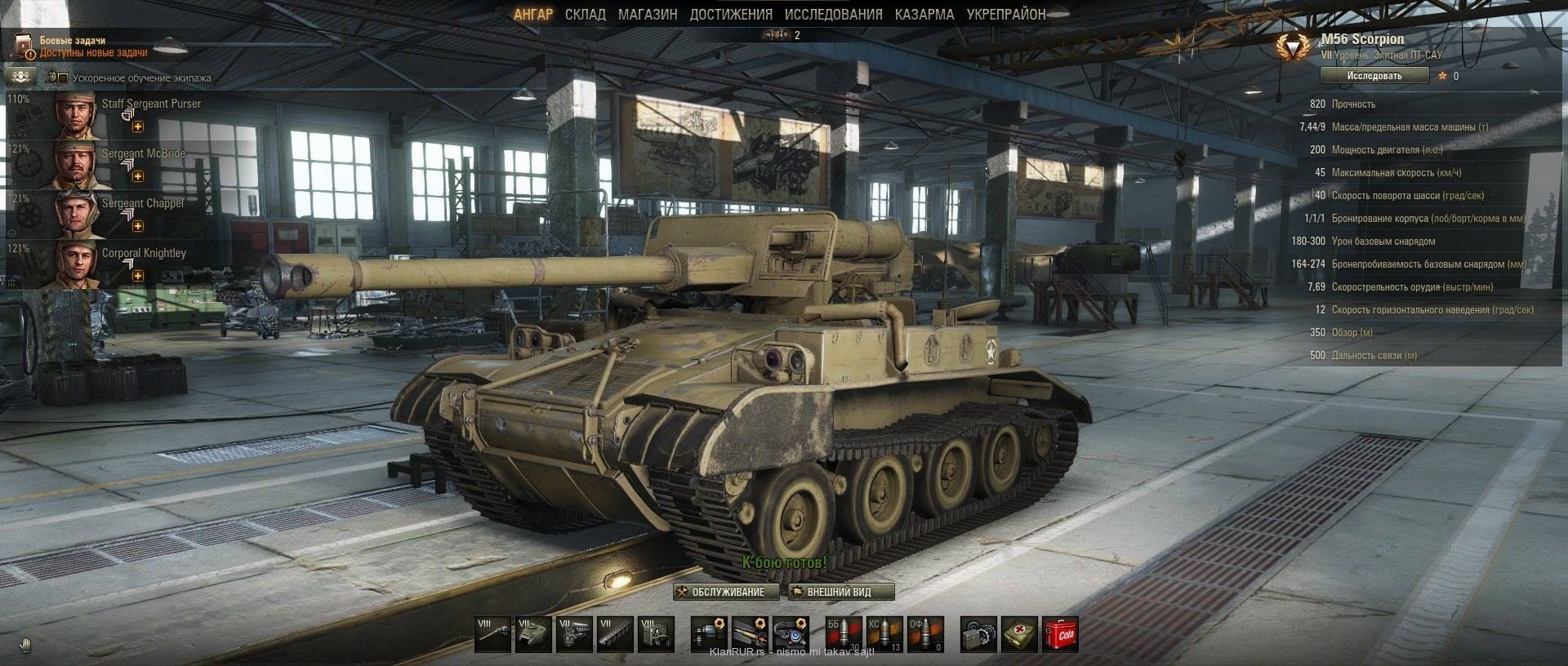Select the Укрепрайон tab

(1005, 15)
